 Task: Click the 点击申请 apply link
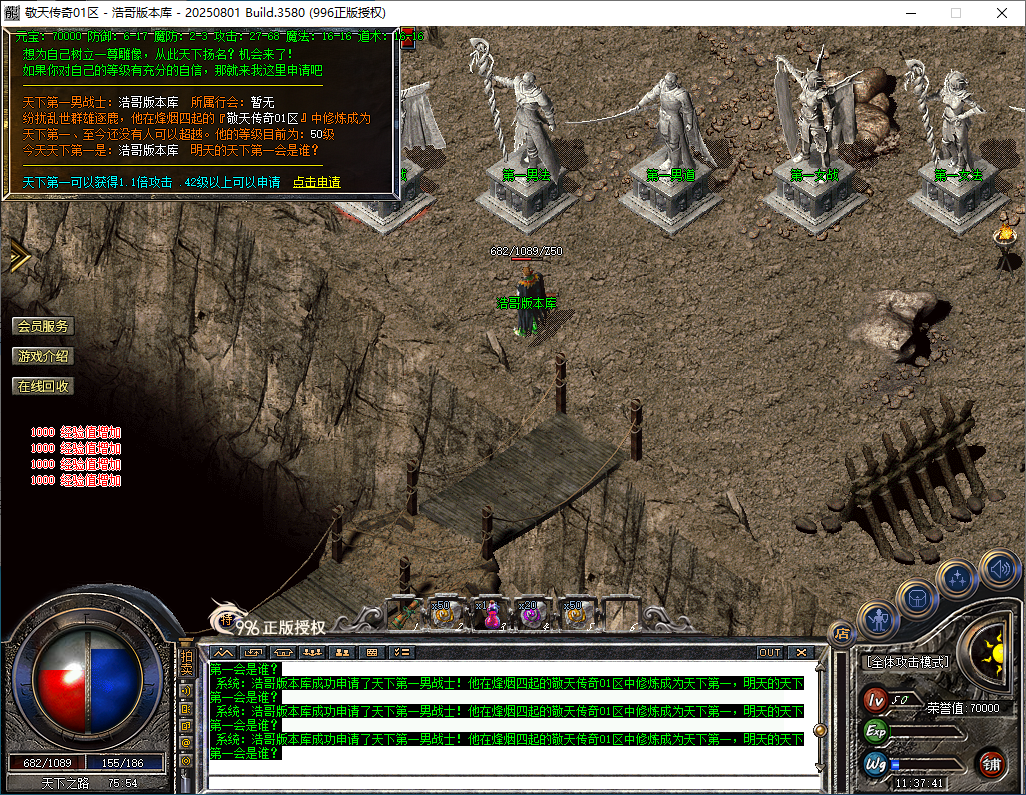click(x=316, y=182)
